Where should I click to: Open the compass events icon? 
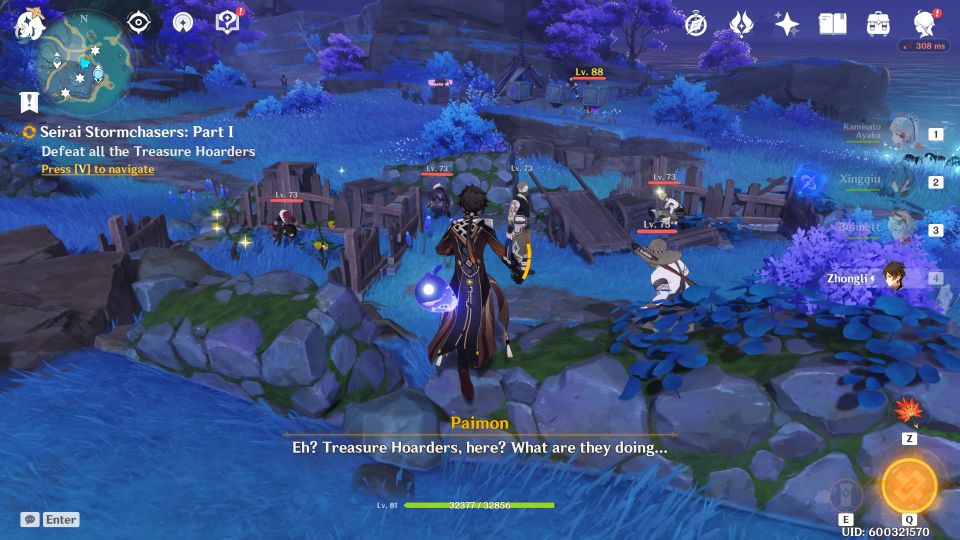tap(696, 24)
